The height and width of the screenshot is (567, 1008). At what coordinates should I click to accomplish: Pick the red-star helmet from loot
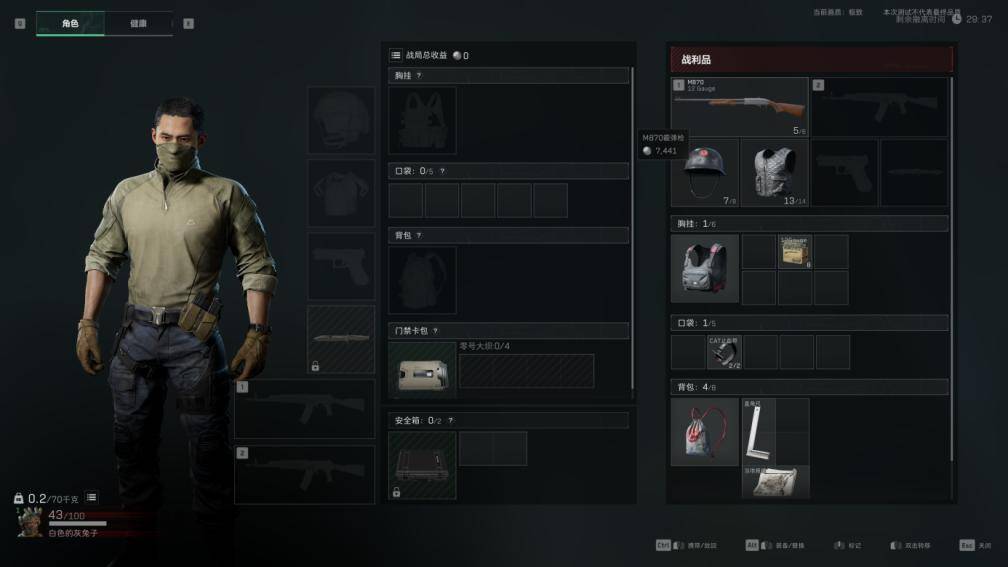tap(704, 172)
